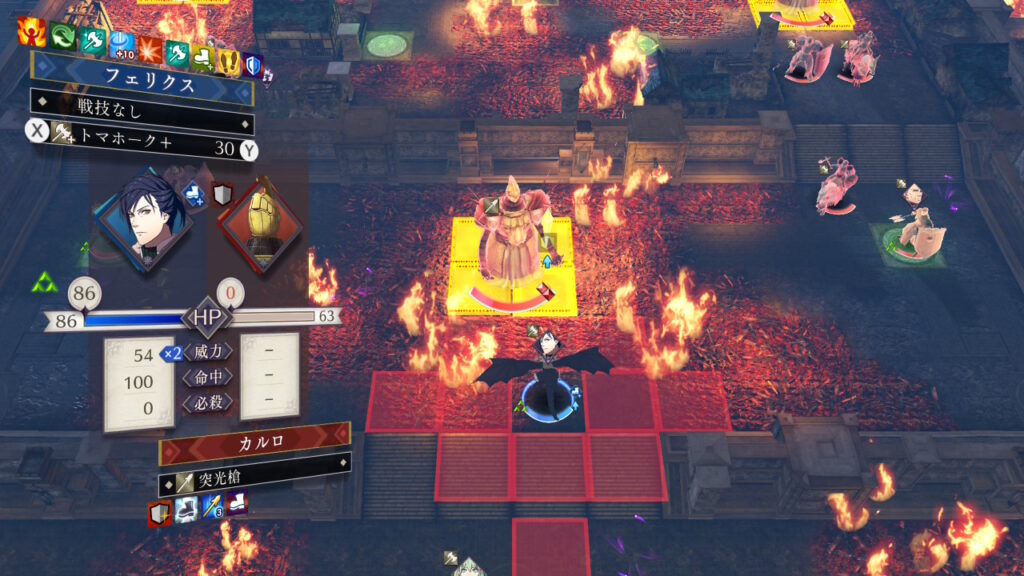
Task: Inspect the flaming figure skill icon
Action: tap(31, 32)
